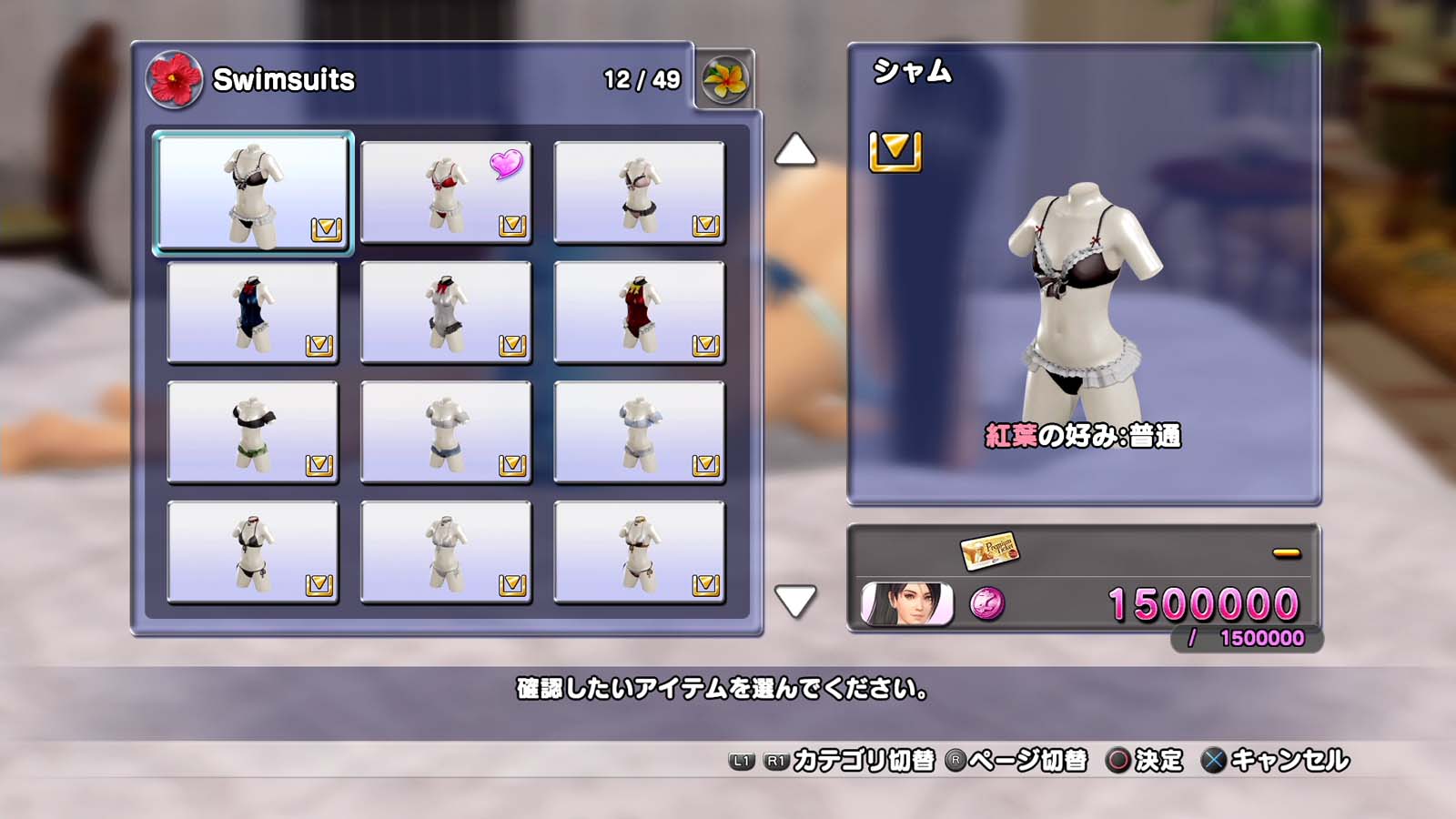Pick the pink bikini with black skirt
This screenshot has width=1456, height=819.
(x=639, y=192)
